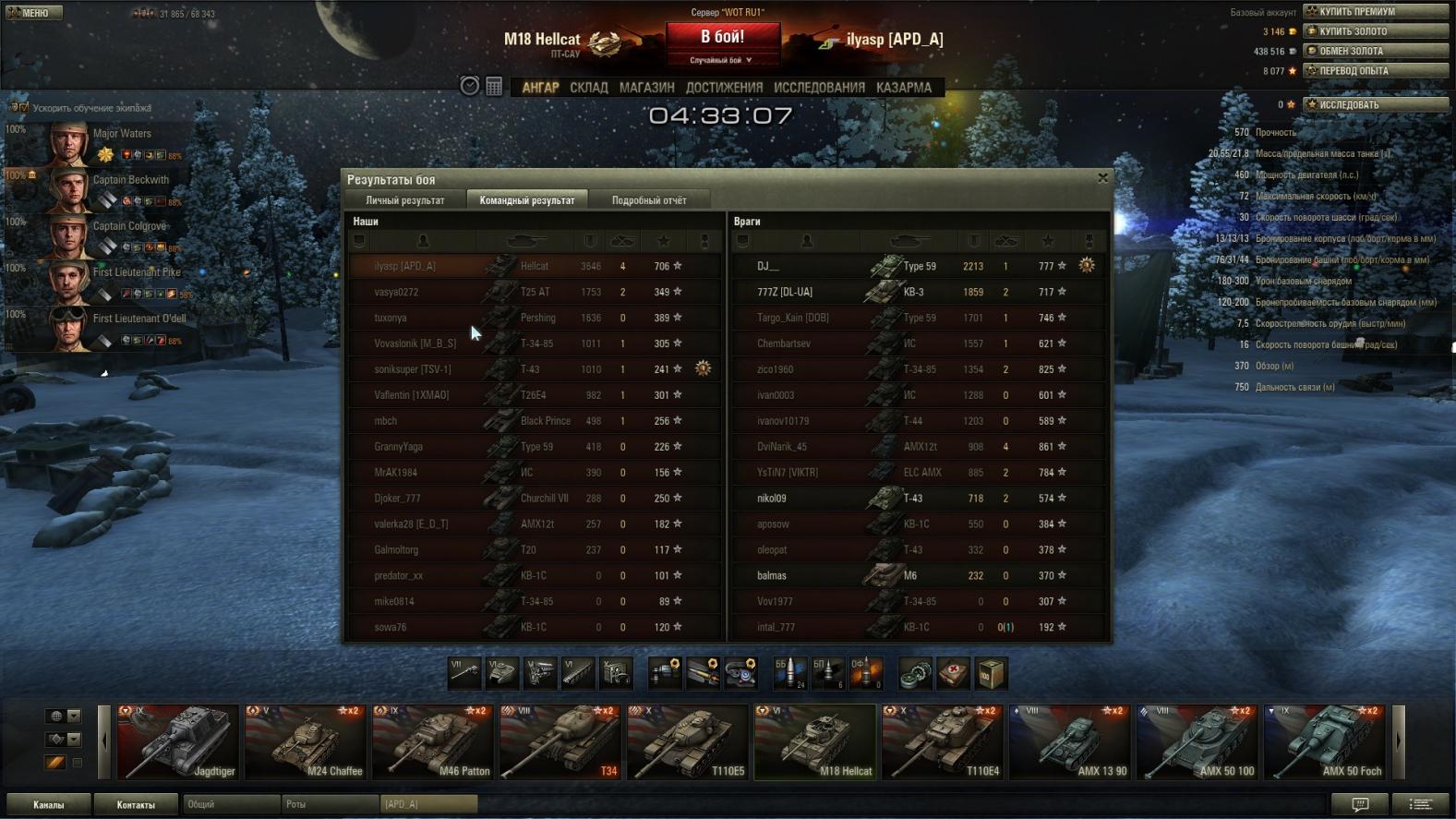Open the Меню button
This screenshot has width=1456, height=819.
pyautogui.click(x=33, y=12)
